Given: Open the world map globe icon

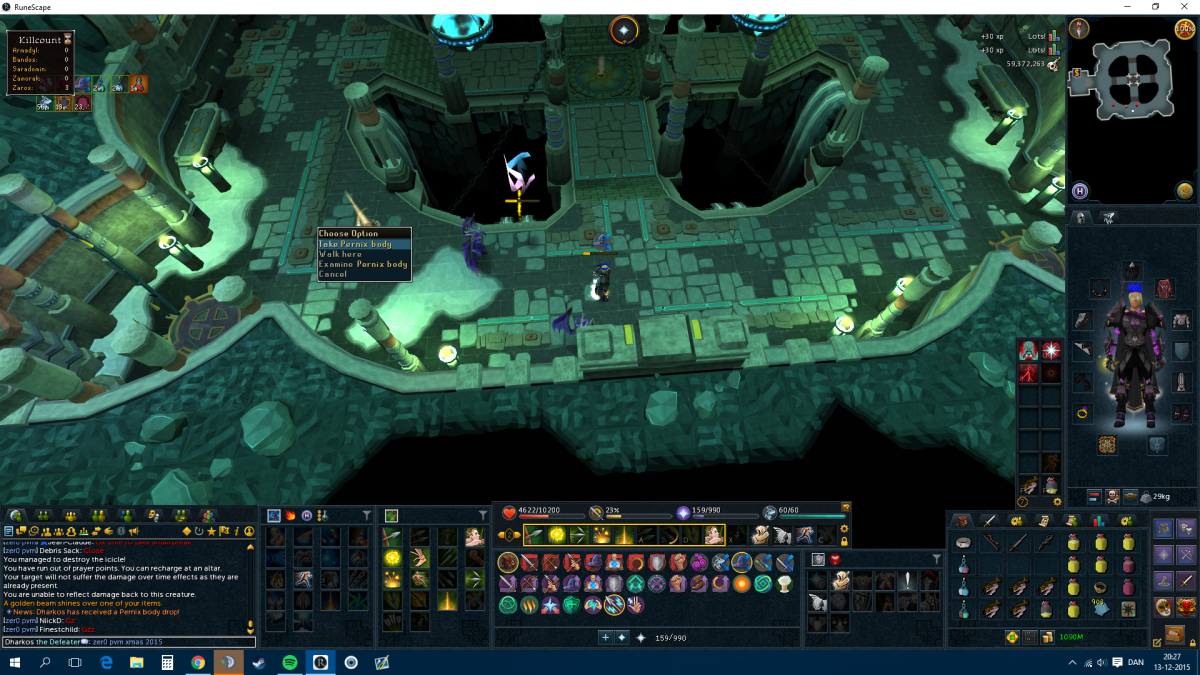Looking at the screenshot, I should tap(1185, 191).
